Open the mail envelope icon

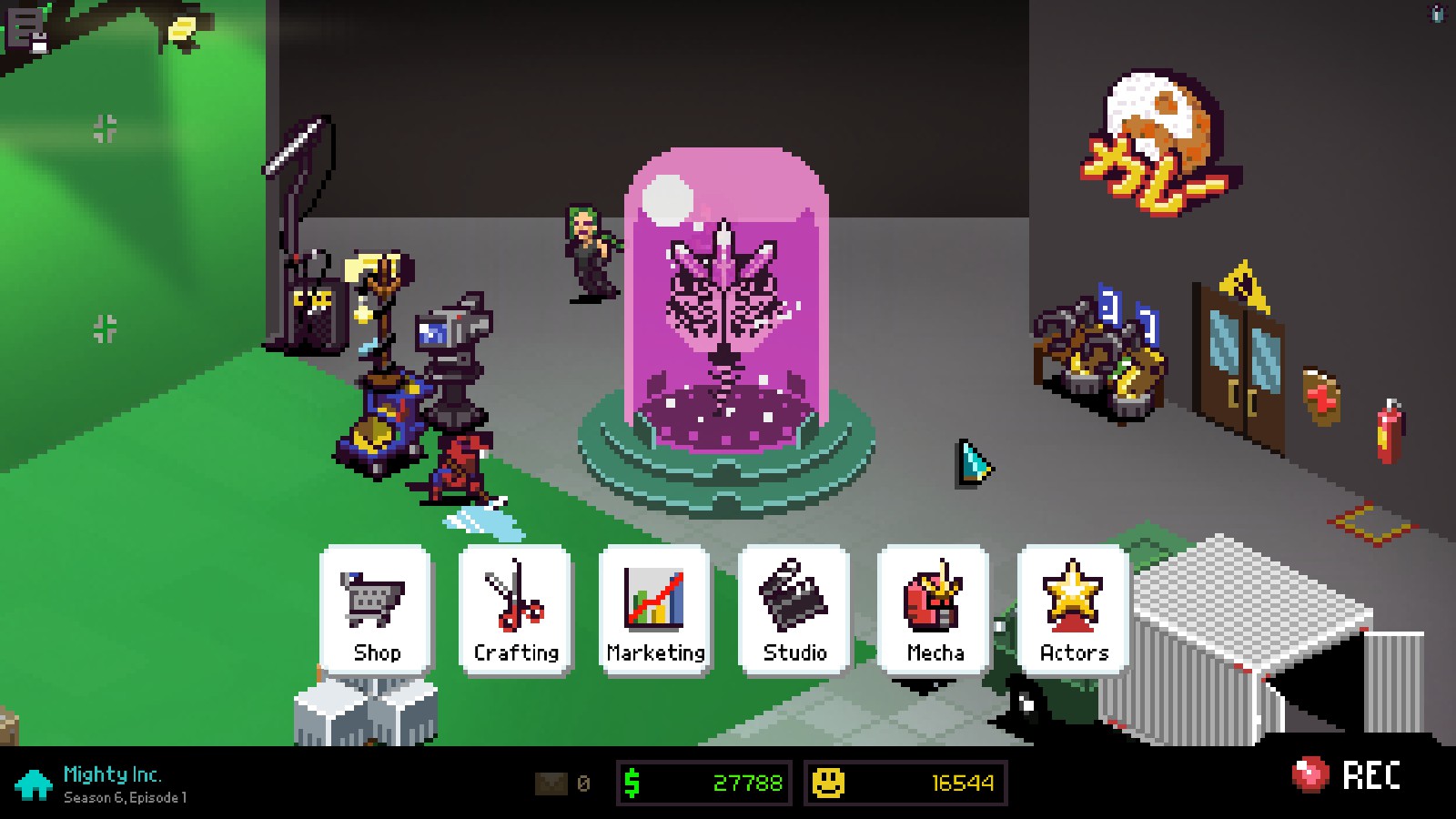tap(551, 784)
